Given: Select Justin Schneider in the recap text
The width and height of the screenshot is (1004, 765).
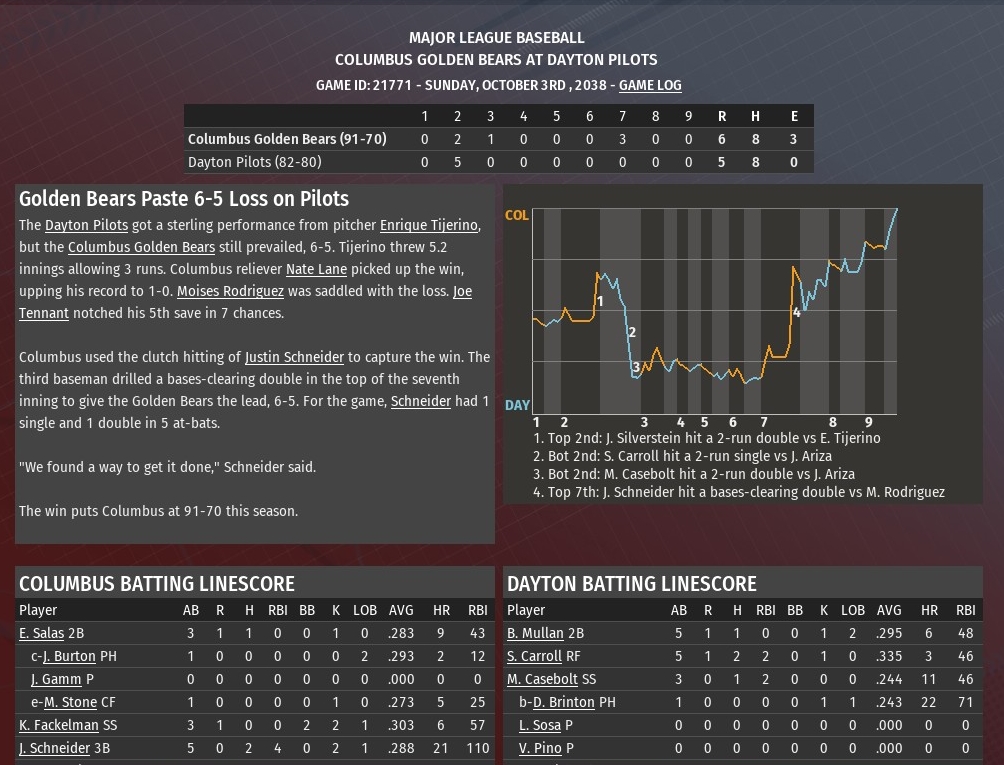Looking at the screenshot, I should (294, 358).
